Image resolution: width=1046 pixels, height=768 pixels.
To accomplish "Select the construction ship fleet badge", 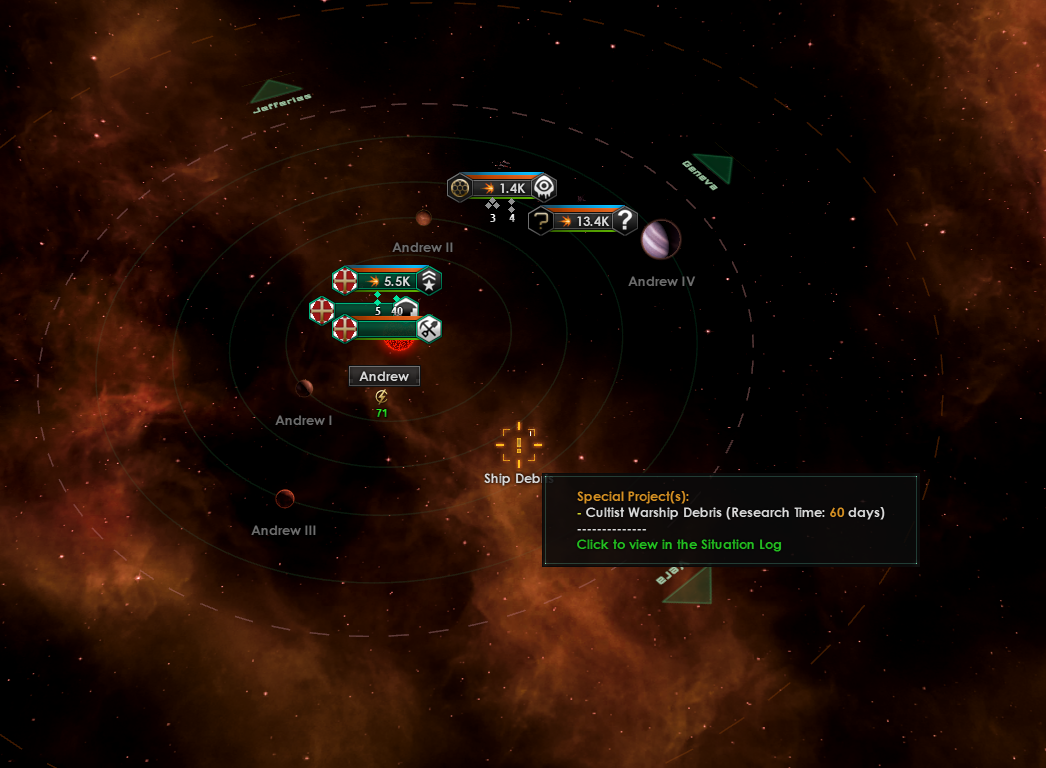I will [x=387, y=328].
